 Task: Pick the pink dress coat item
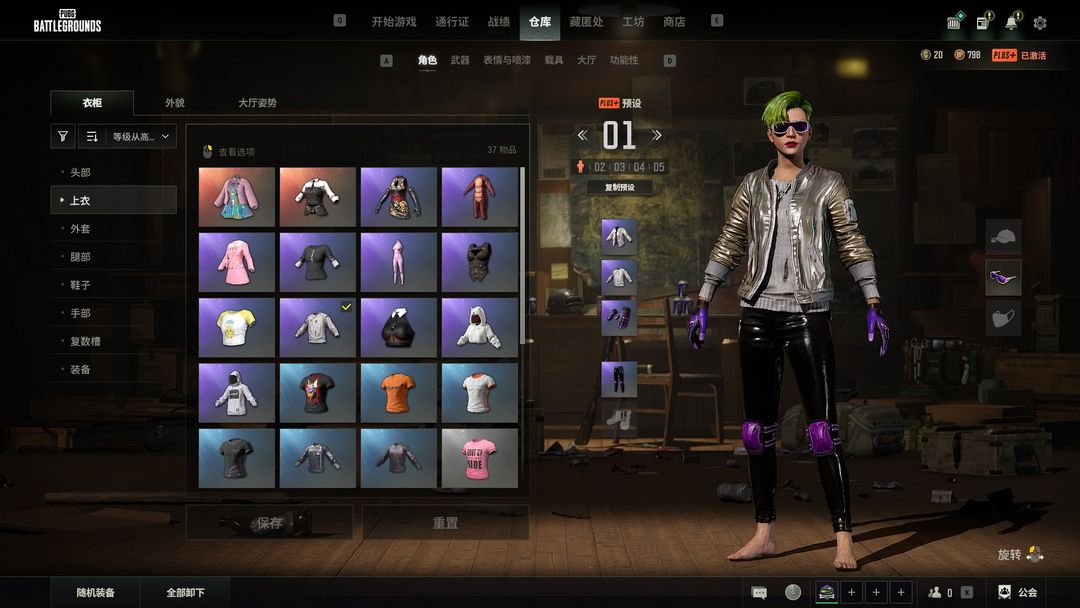coord(236,262)
